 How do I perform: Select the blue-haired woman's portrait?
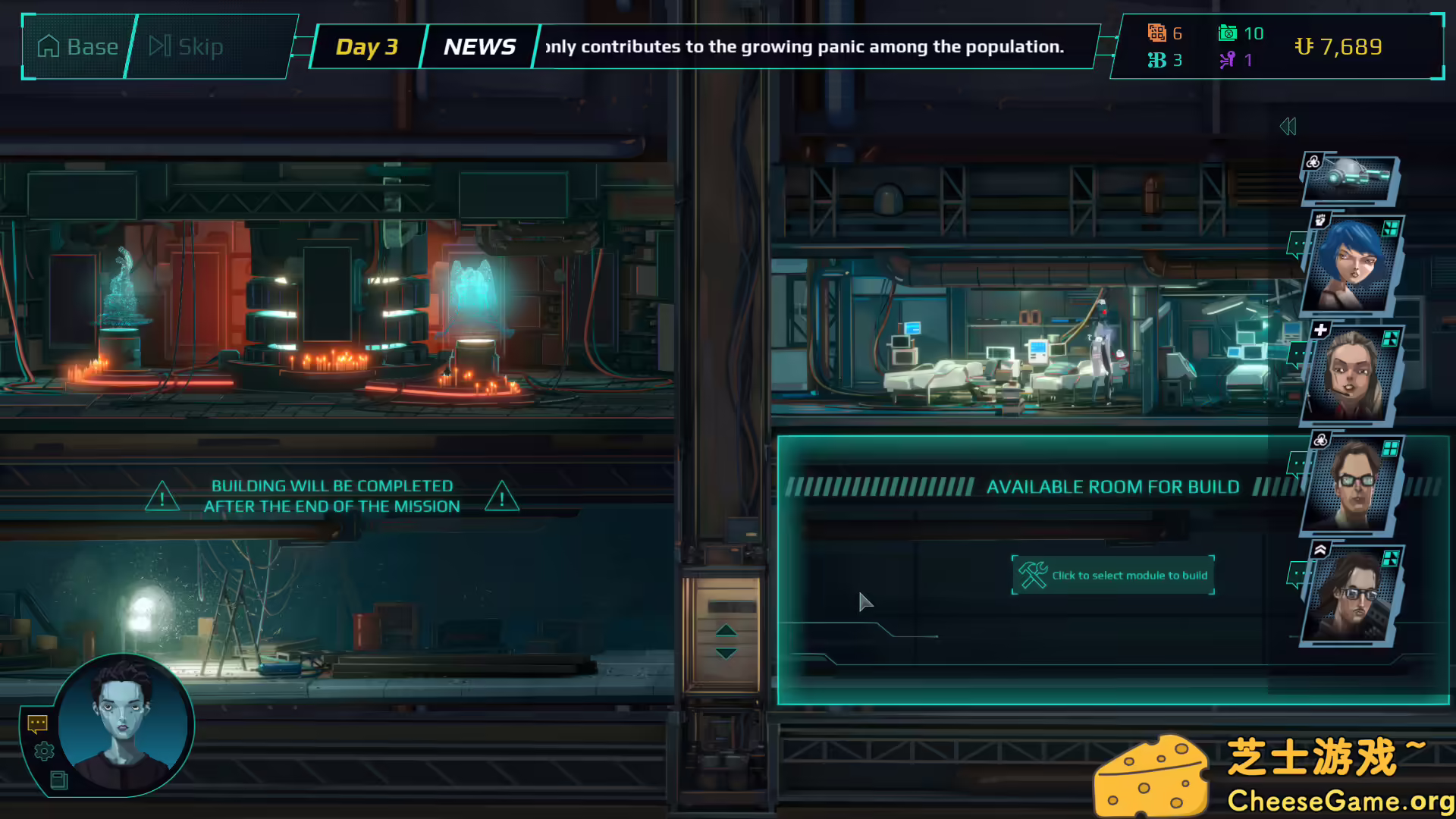[x=1351, y=265]
